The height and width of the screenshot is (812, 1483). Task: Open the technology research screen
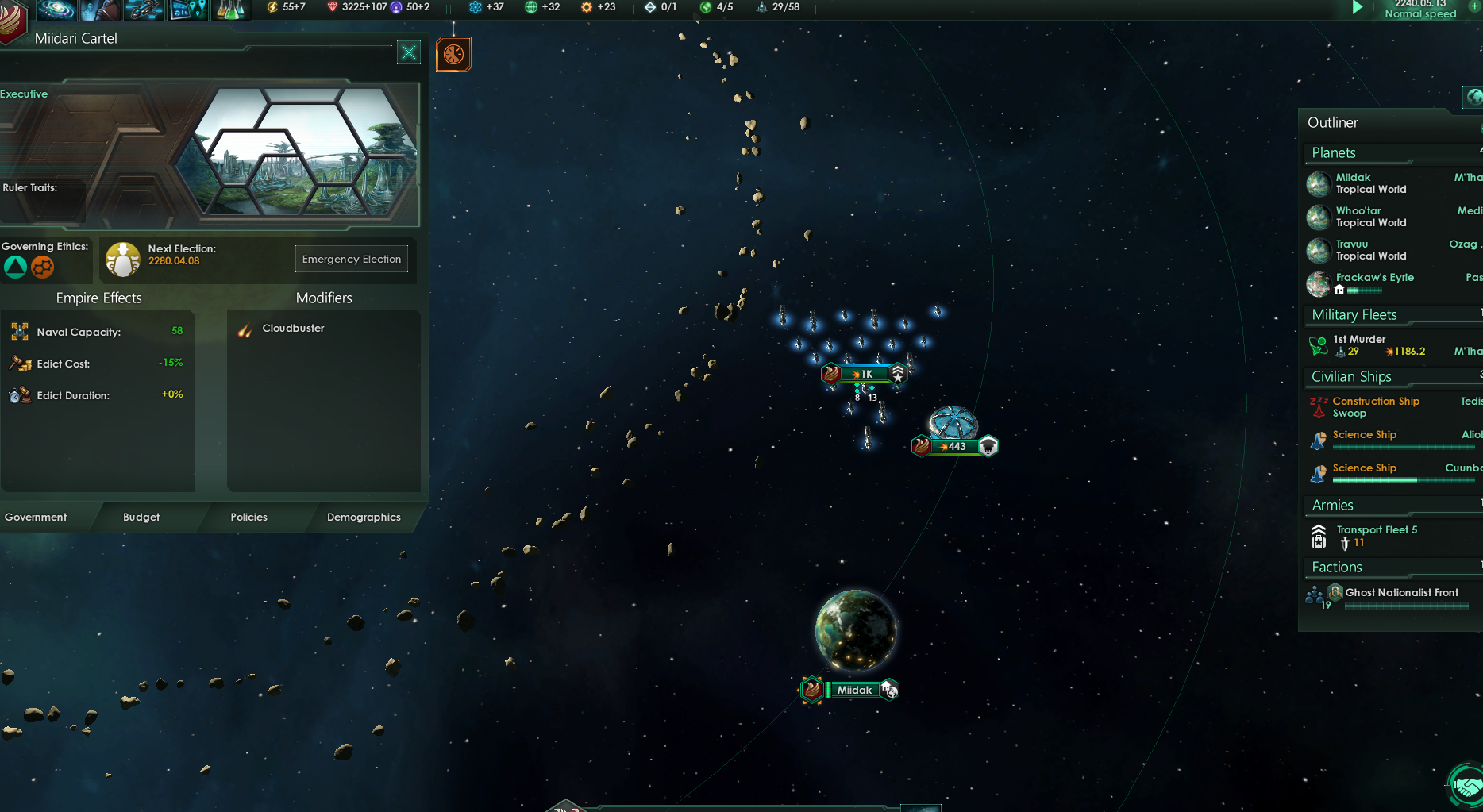(230, 9)
